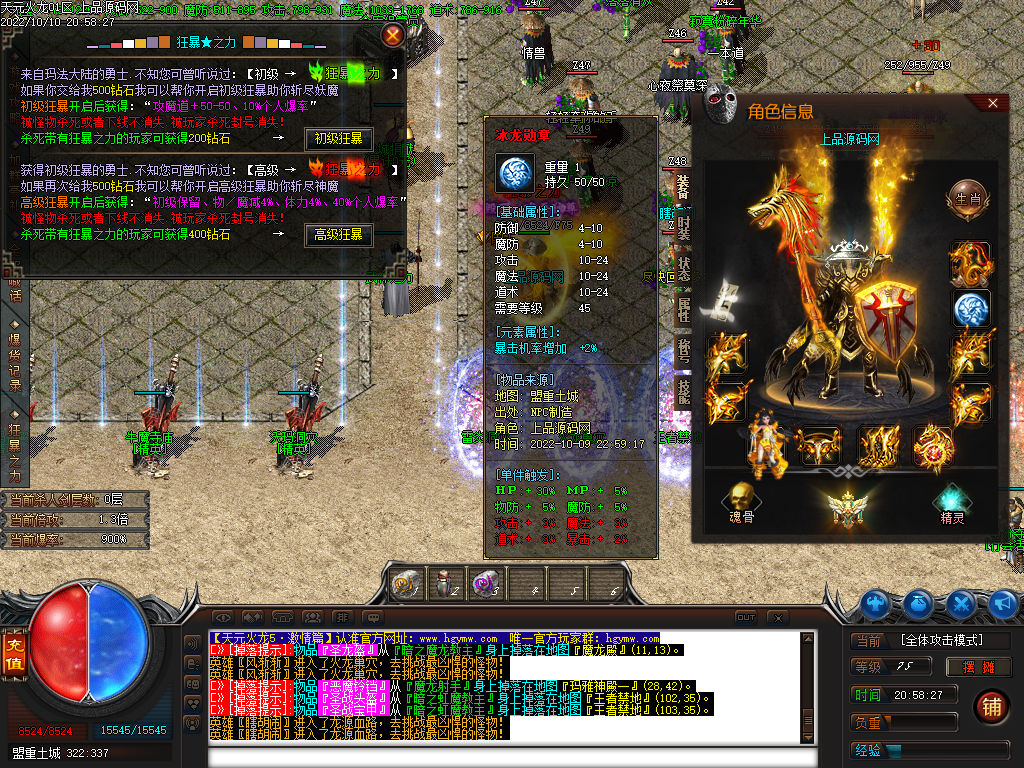Image resolution: width=1024 pixels, height=768 pixels.
Task: Use the purple spiral scroll in hotbar
Action: pyautogui.click(x=485, y=585)
